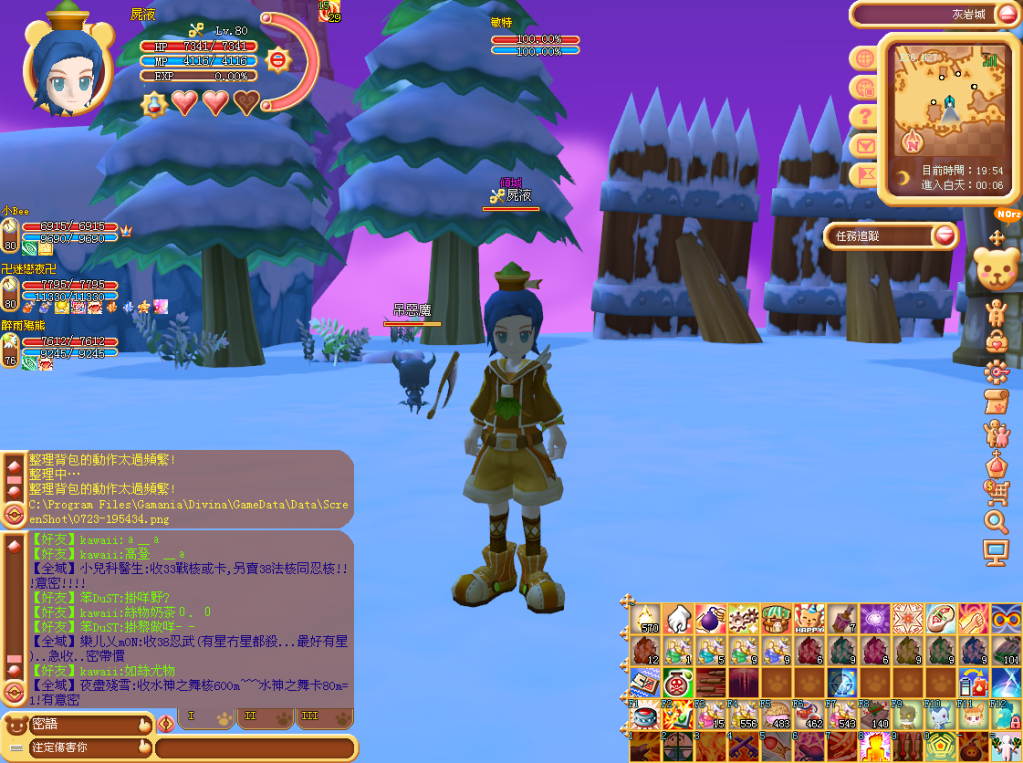Switch to chat tab III
Viewport: 1023px width, 763px height.
point(309,717)
